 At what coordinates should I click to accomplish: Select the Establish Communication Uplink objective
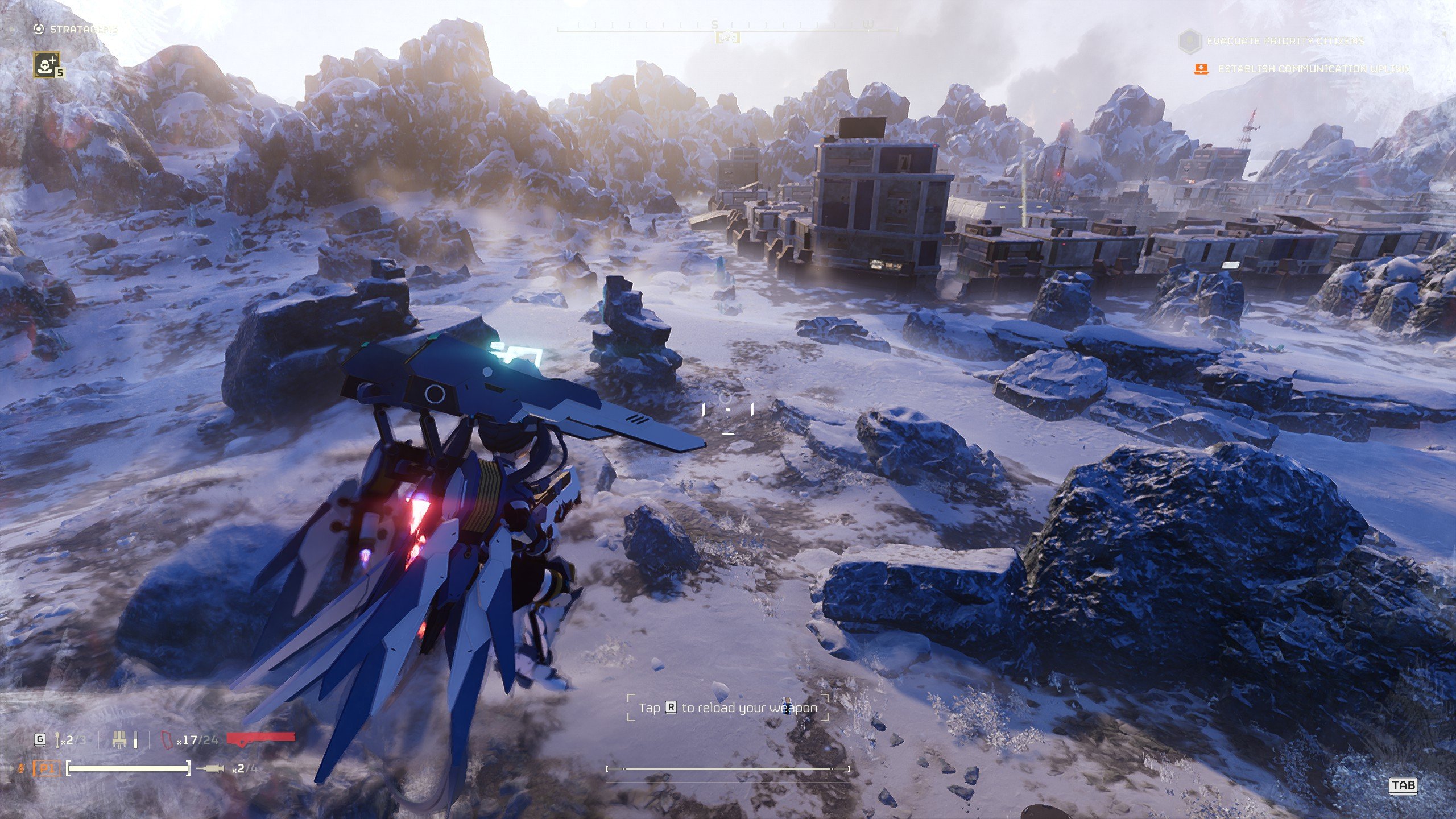pos(1313,69)
